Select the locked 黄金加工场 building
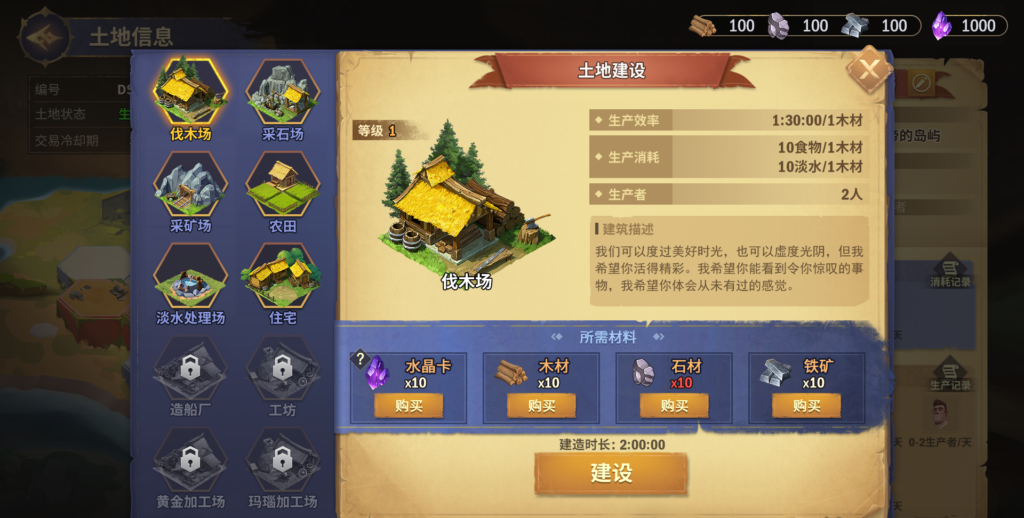 190,462
